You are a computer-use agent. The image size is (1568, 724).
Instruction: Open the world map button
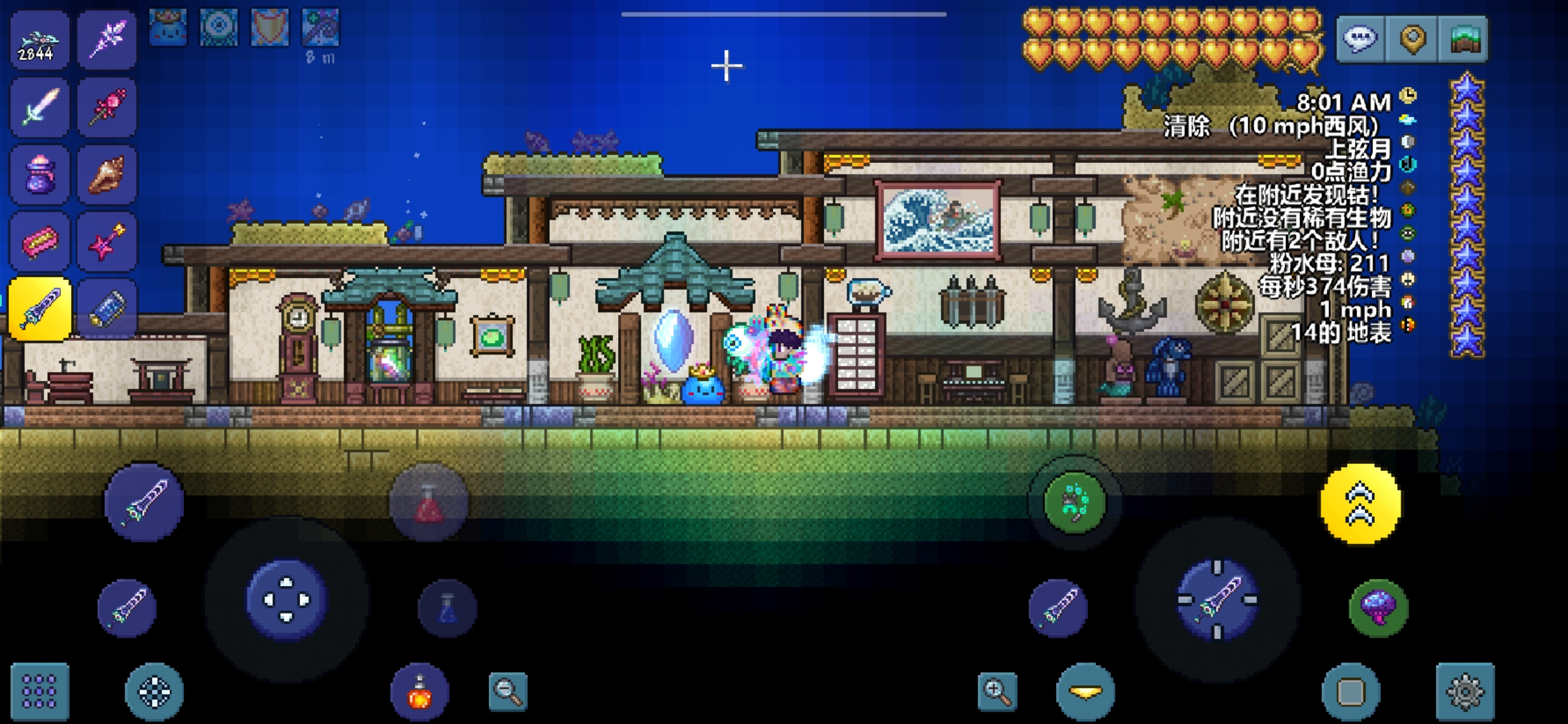tap(1464, 38)
